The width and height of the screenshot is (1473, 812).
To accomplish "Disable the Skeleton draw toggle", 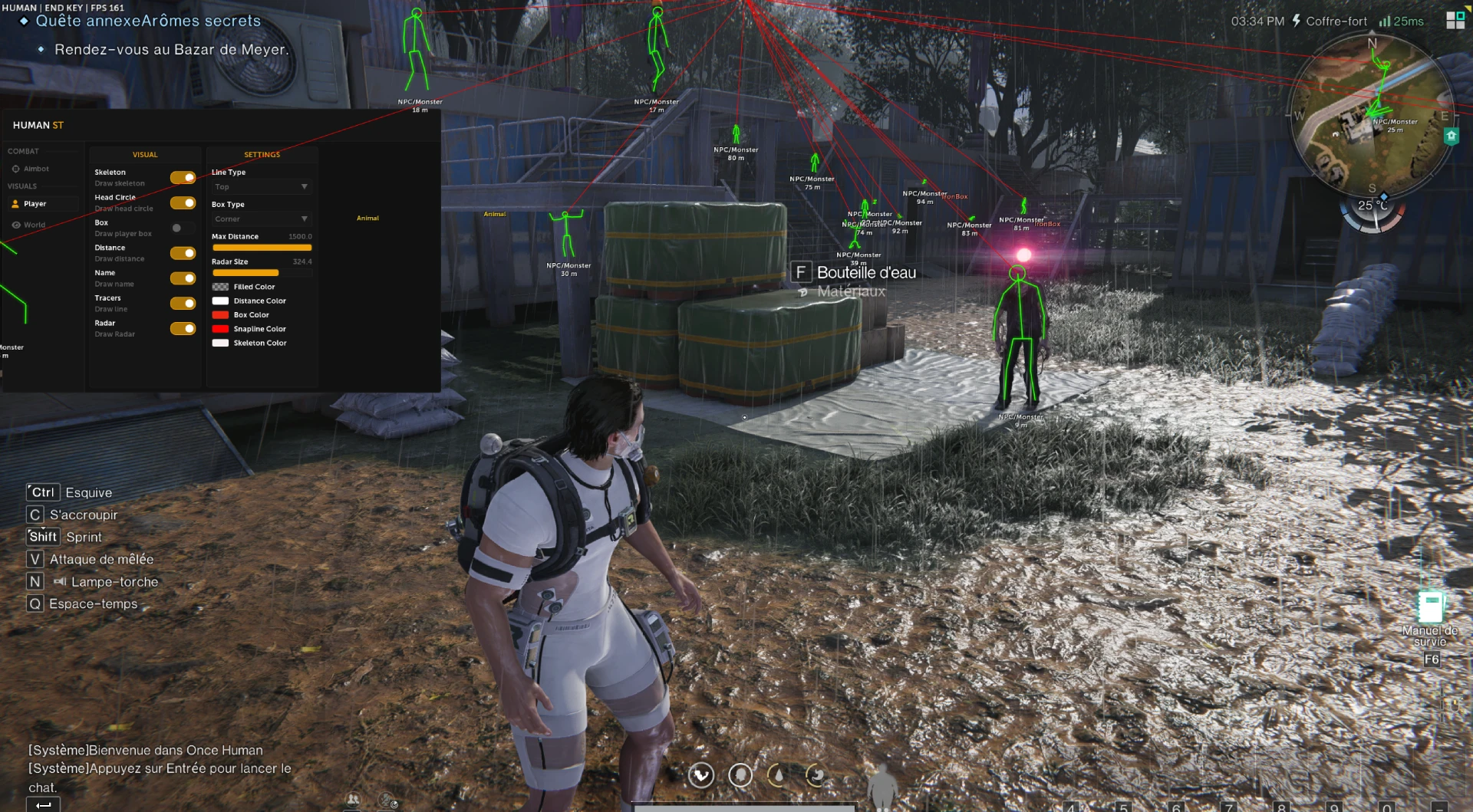I will [x=183, y=177].
